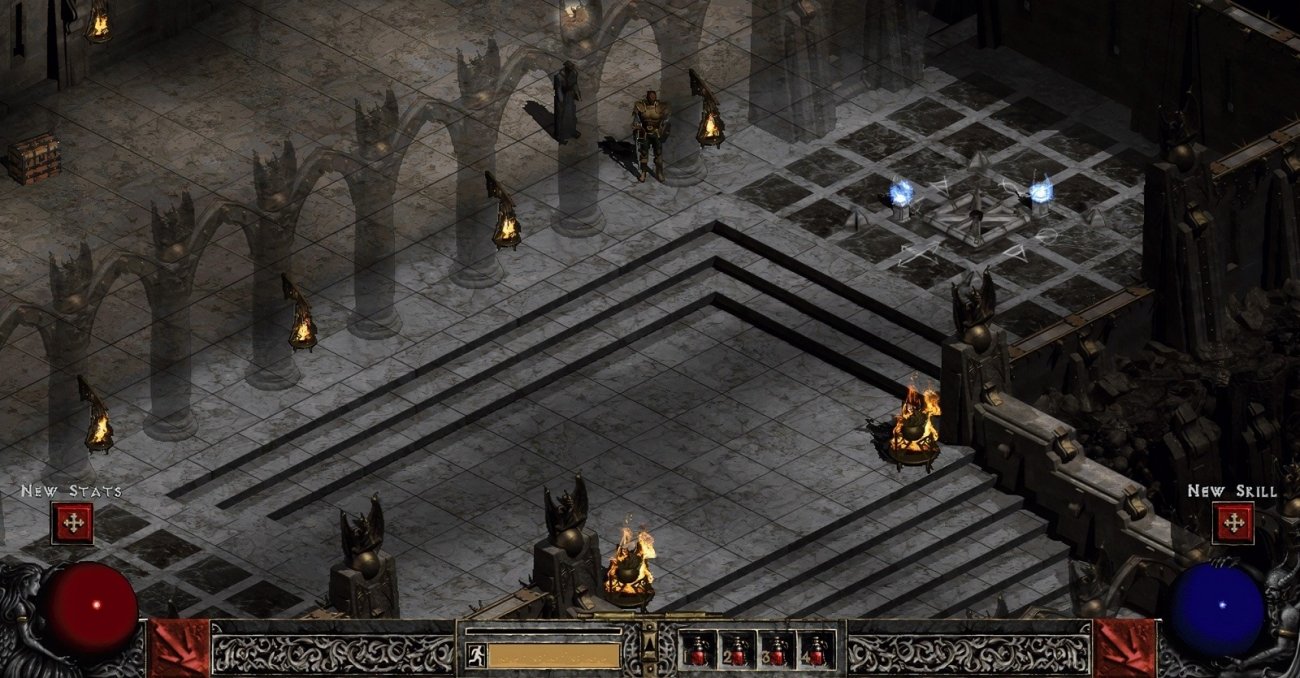Toggle the run/walk icon
Image resolution: width=1300 pixels, height=678 pixels.
click(476, 655)
